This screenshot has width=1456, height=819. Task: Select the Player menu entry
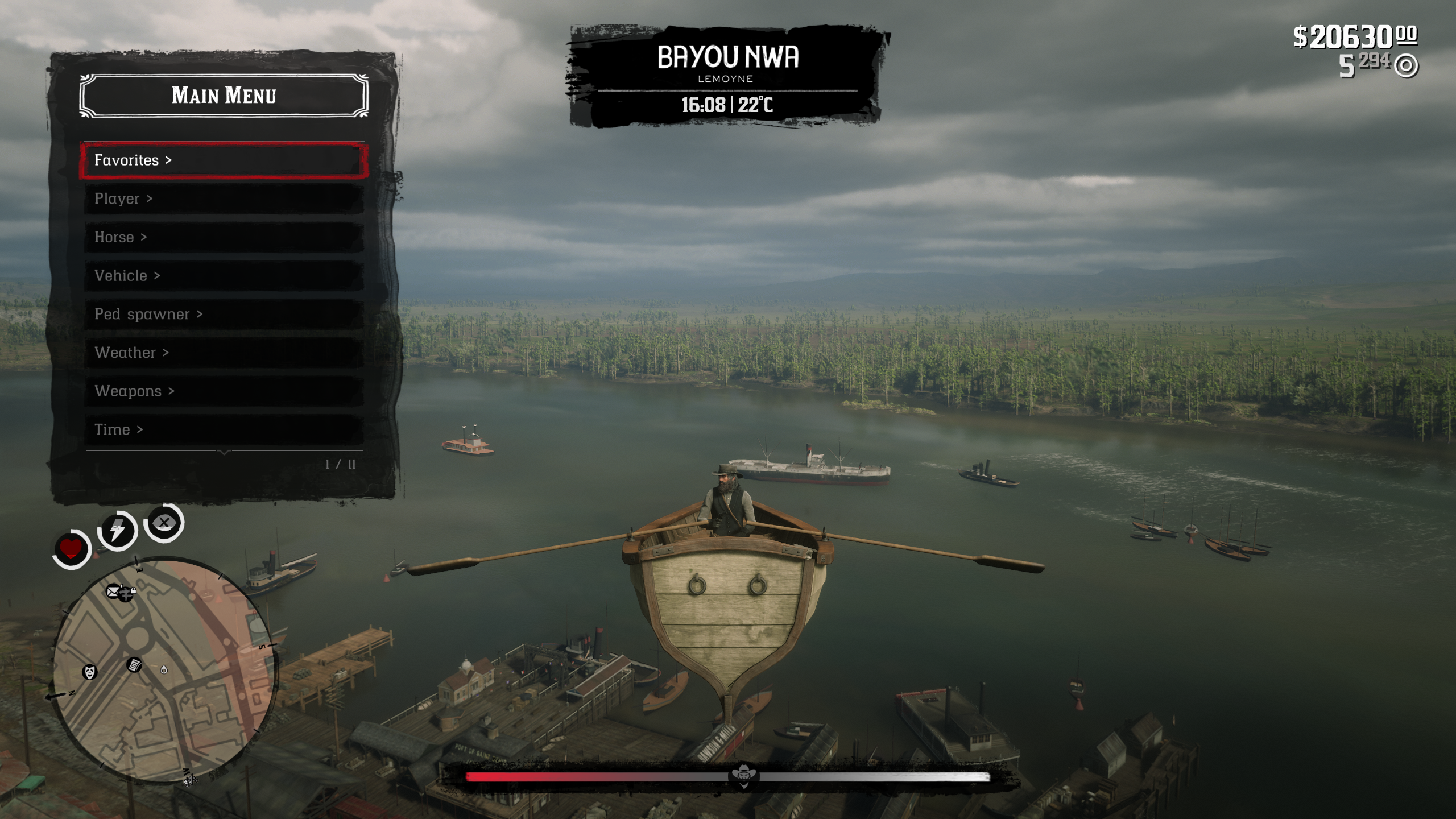point(223,199)
